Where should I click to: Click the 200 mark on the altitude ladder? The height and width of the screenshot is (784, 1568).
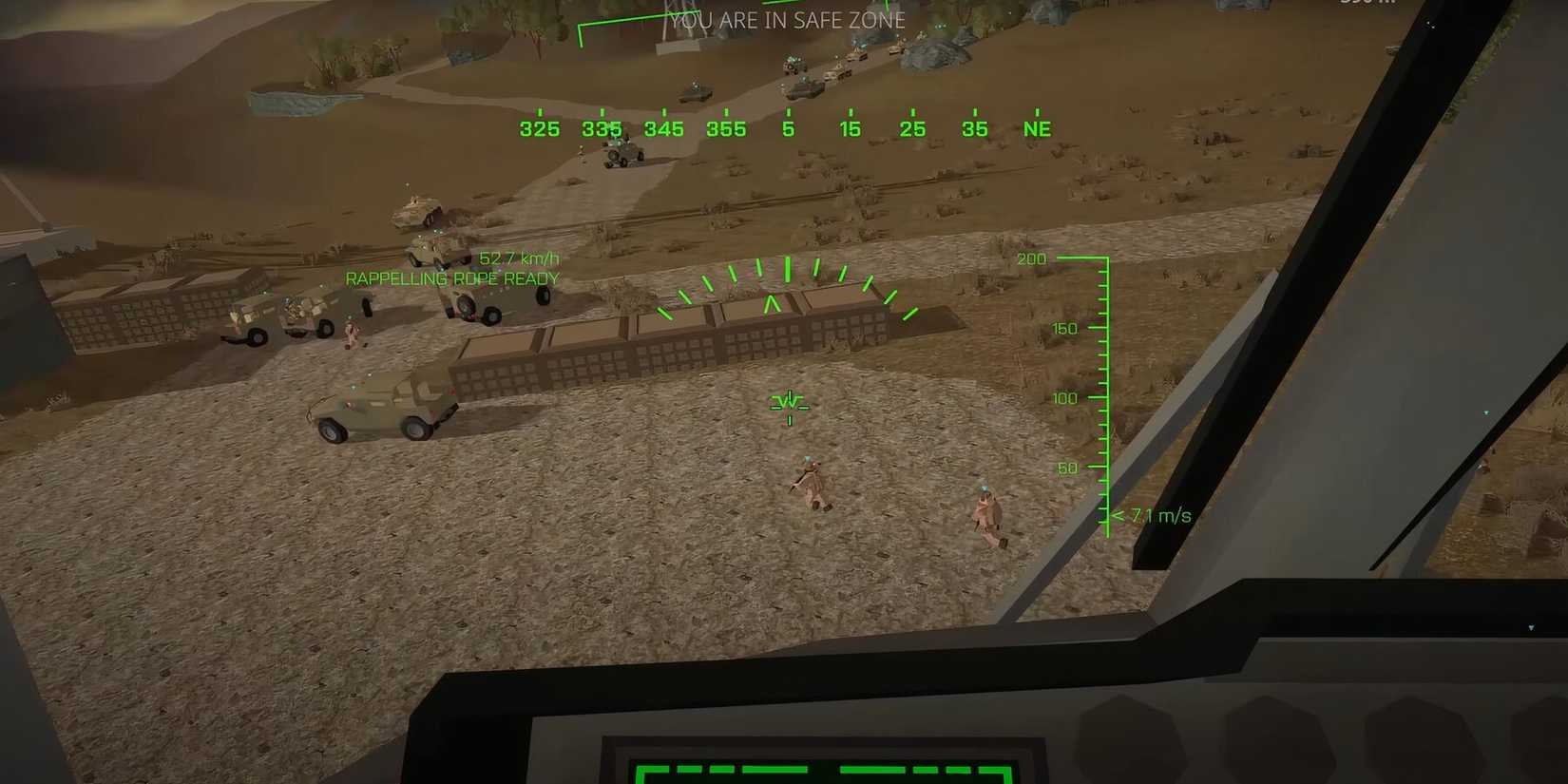(1031, 258)
